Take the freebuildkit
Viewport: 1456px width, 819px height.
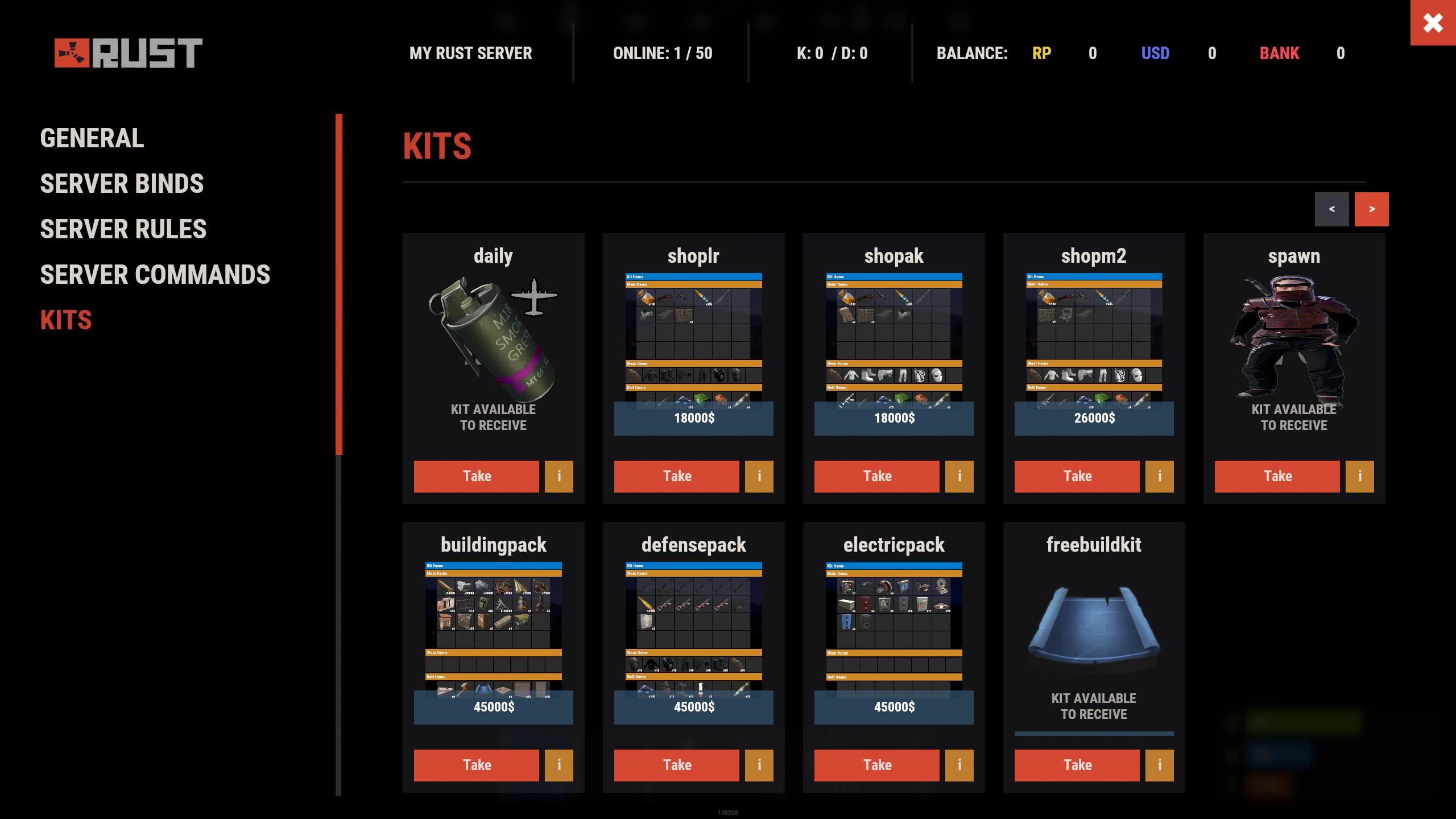tap(1077, 765)
